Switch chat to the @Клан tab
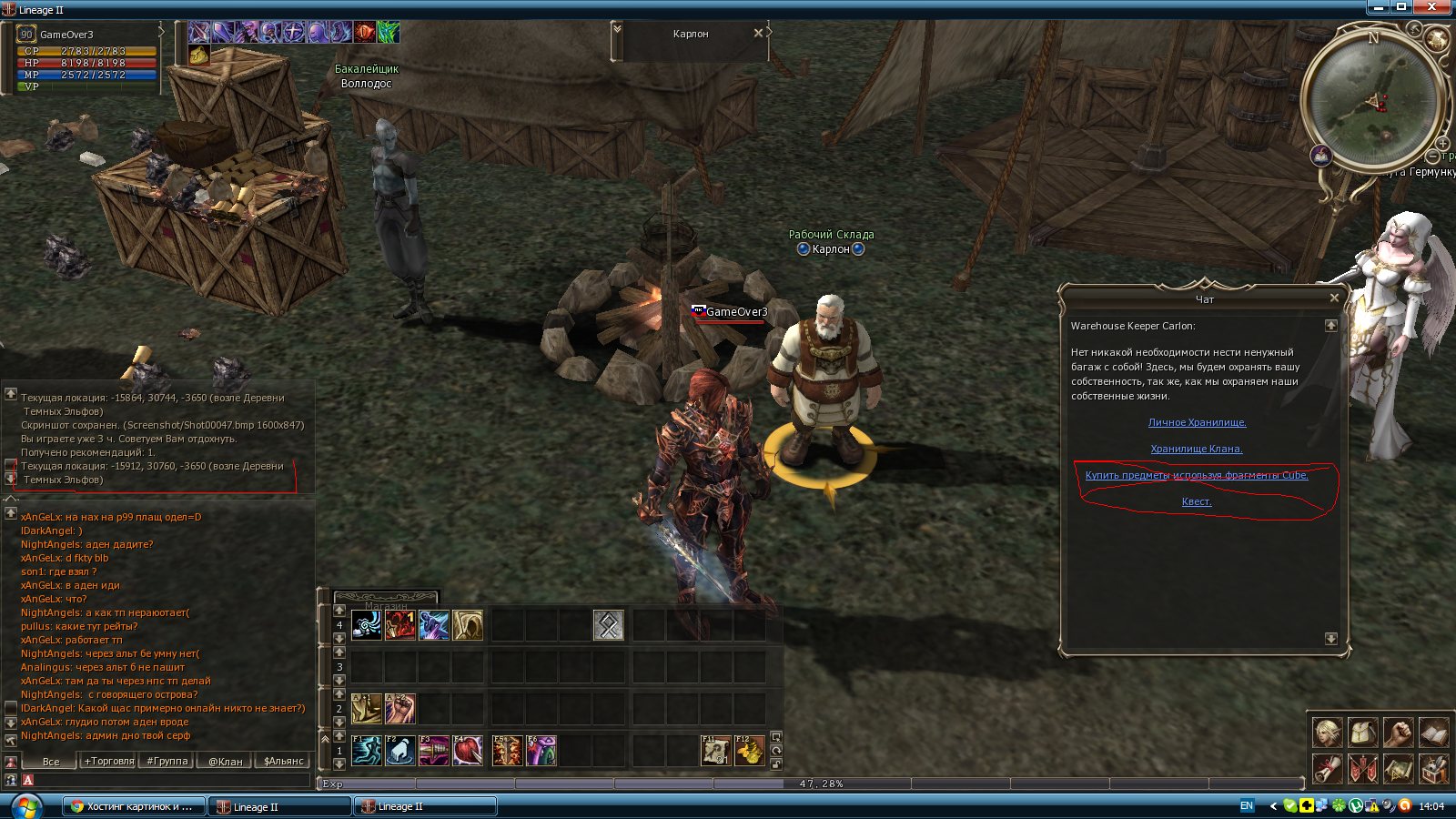 point(226,761)
